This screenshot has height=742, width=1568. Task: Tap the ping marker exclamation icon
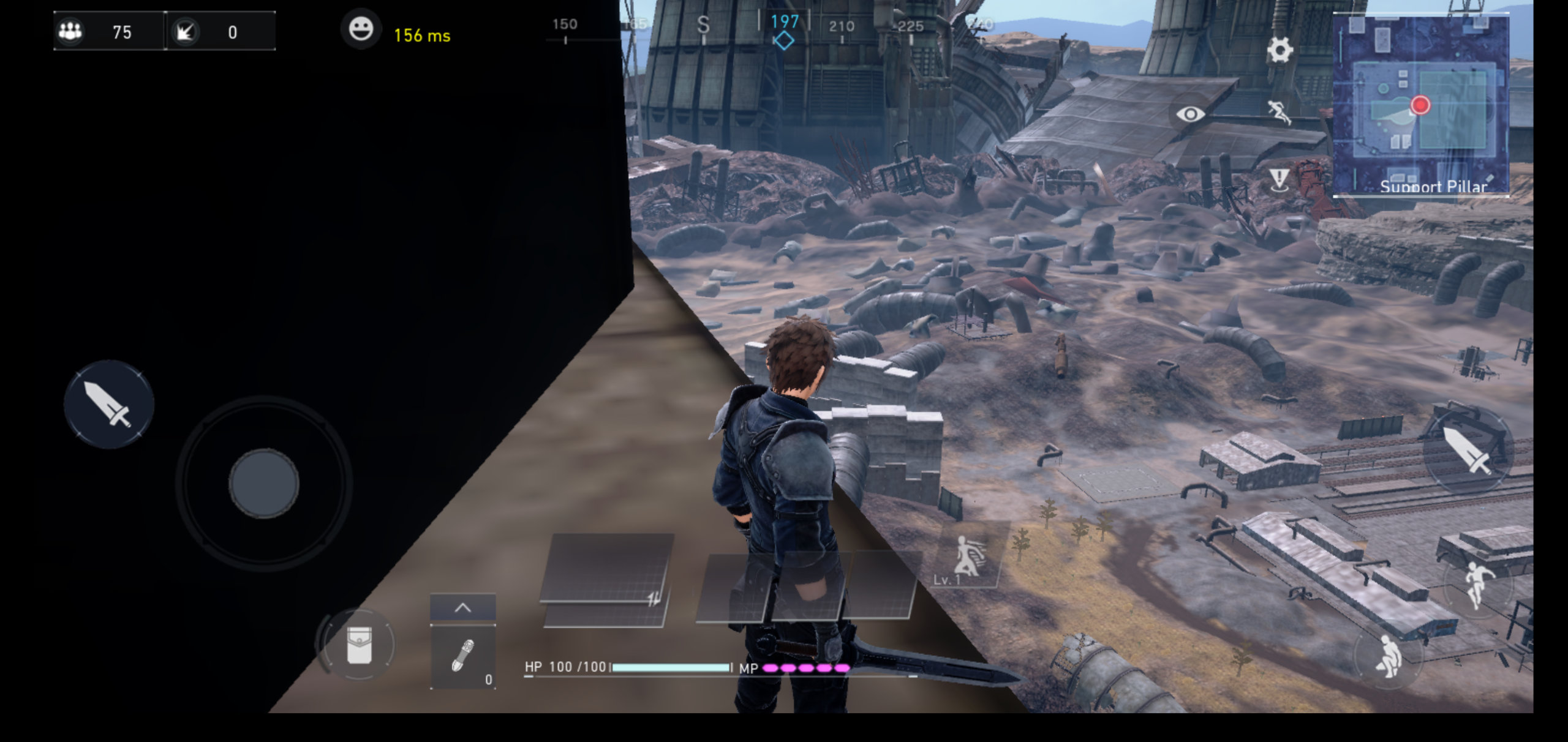[x=1279, y=180]
